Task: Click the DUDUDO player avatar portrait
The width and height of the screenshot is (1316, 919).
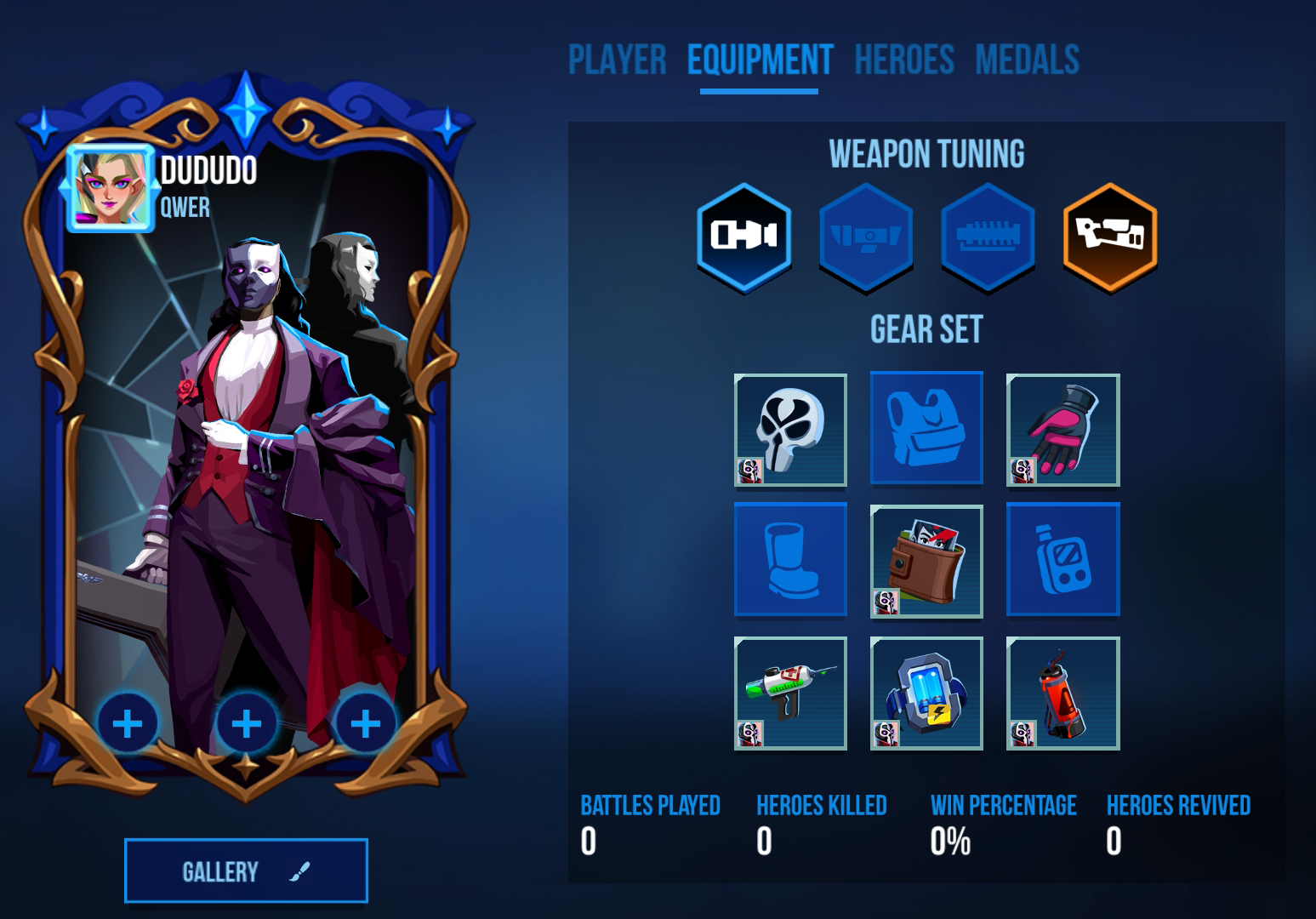Action: point(110,188)
